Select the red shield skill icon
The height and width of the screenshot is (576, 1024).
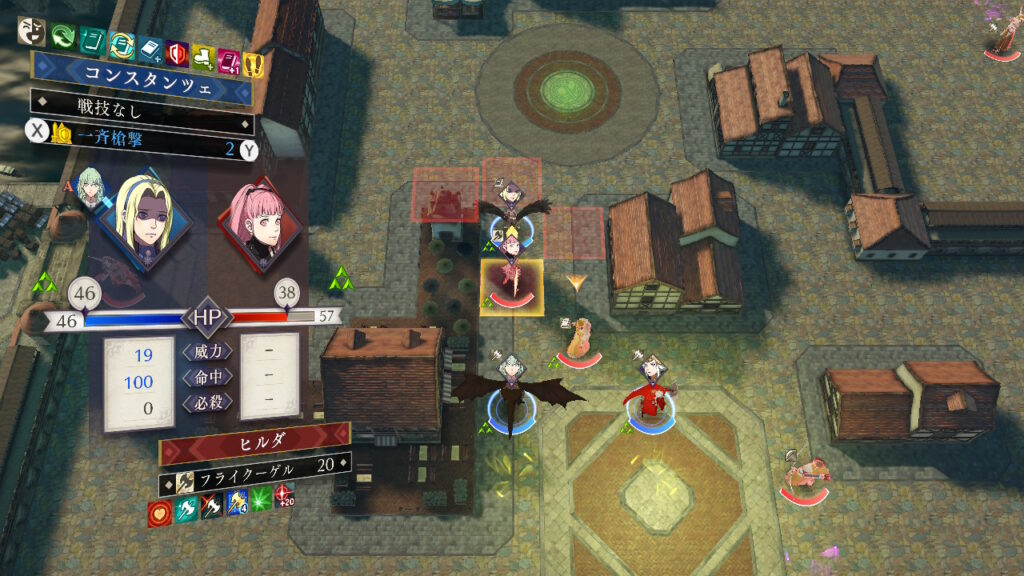[x=178, y=50]
